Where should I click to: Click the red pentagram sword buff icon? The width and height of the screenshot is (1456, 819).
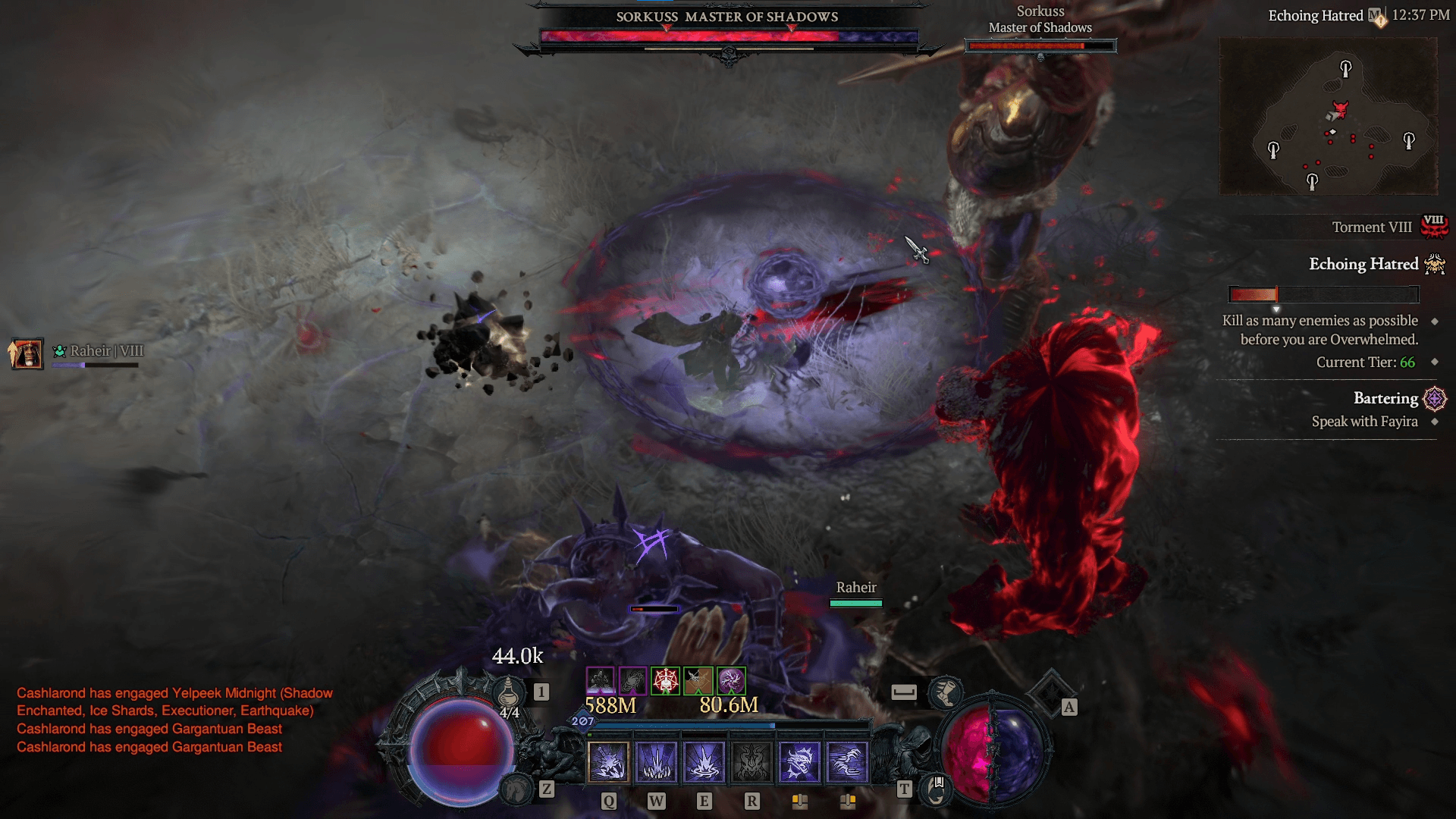tap(666, 681)
